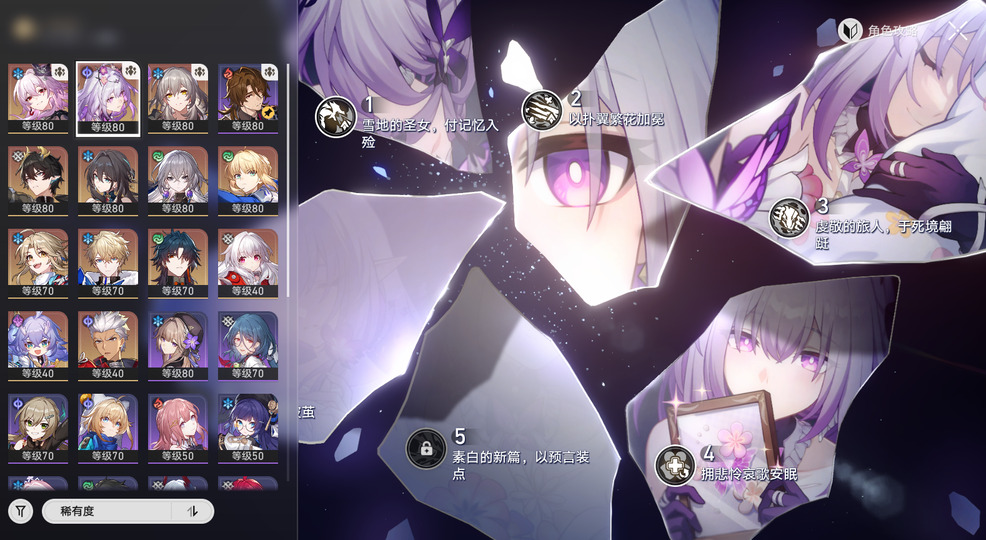
Task: Close the eidolon screen with the X
Action: coord(958,30)
